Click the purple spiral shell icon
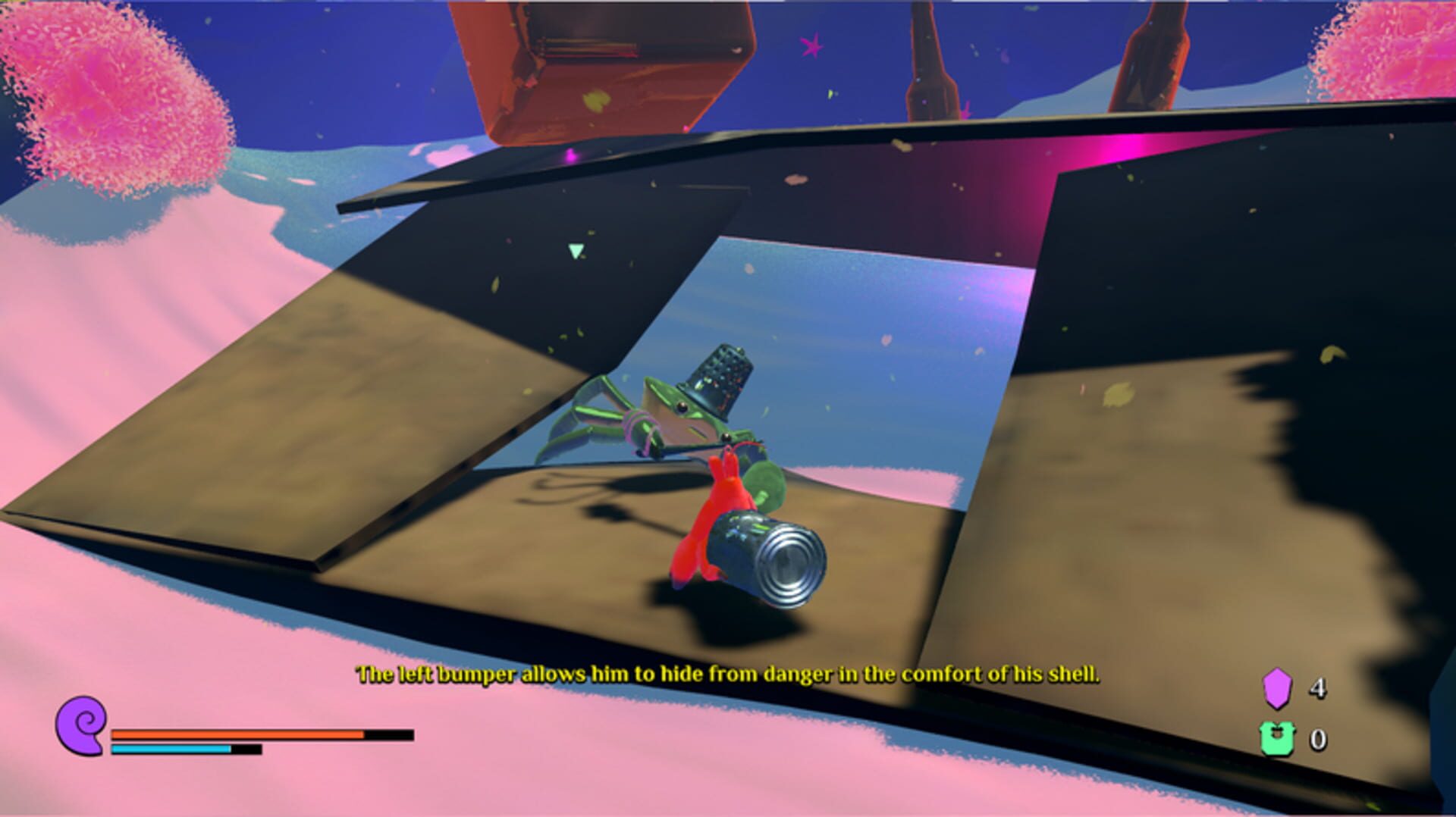The image size is (1456, 817). 81,725
